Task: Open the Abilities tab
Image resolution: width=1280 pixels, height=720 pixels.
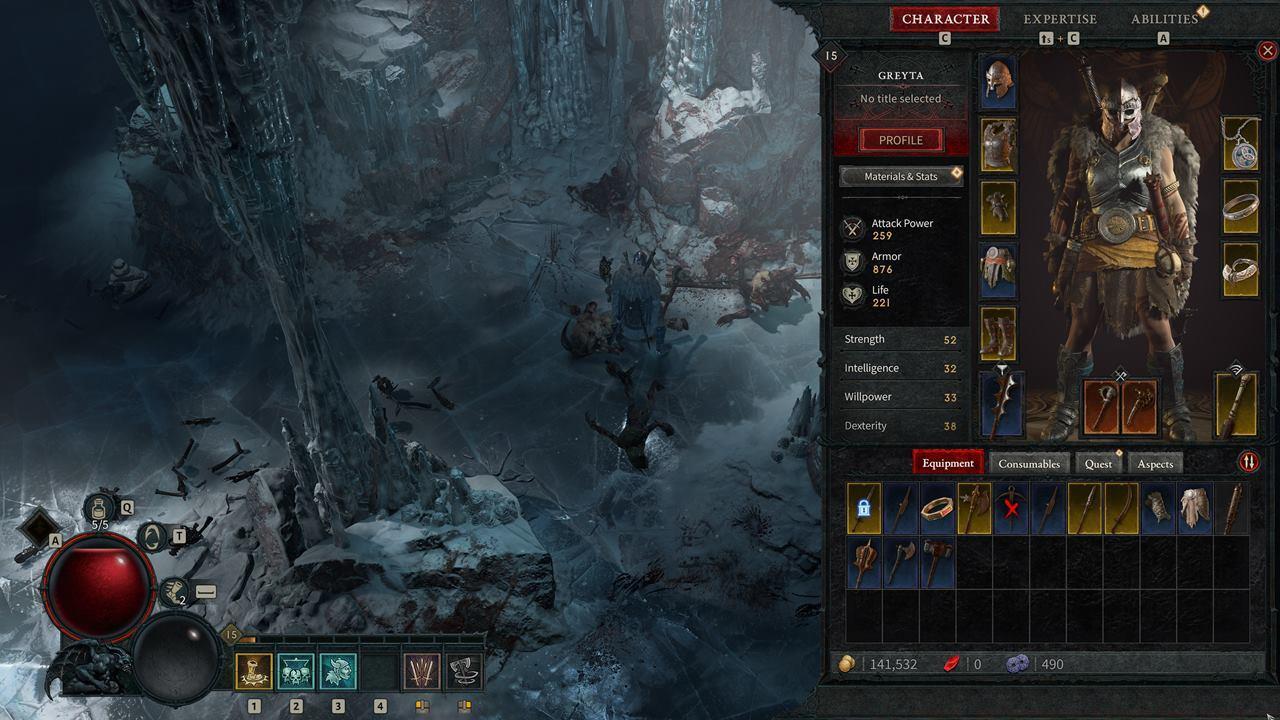Action: (1164, 19)
